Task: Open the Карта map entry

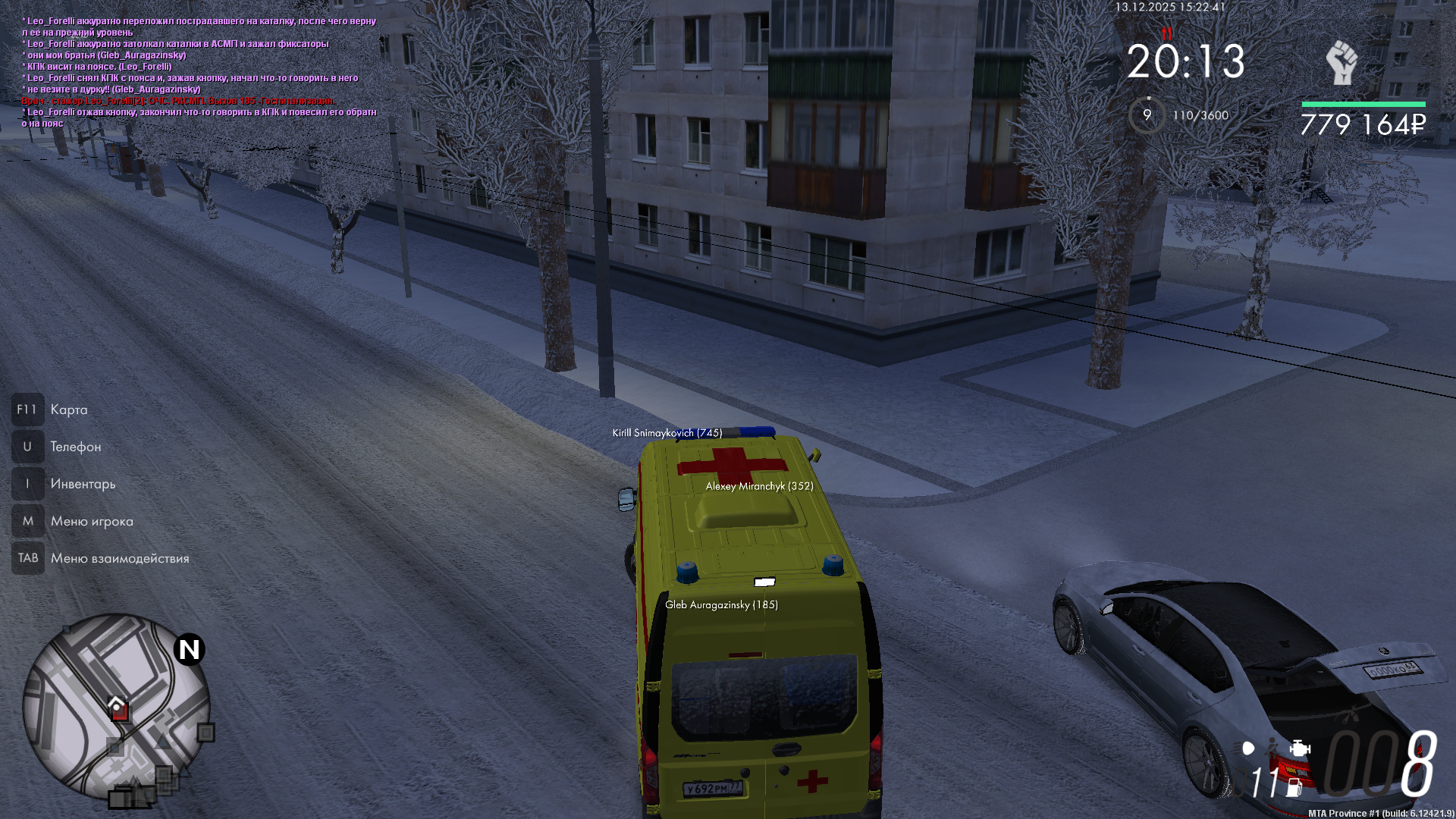Action: pos(68,409)
